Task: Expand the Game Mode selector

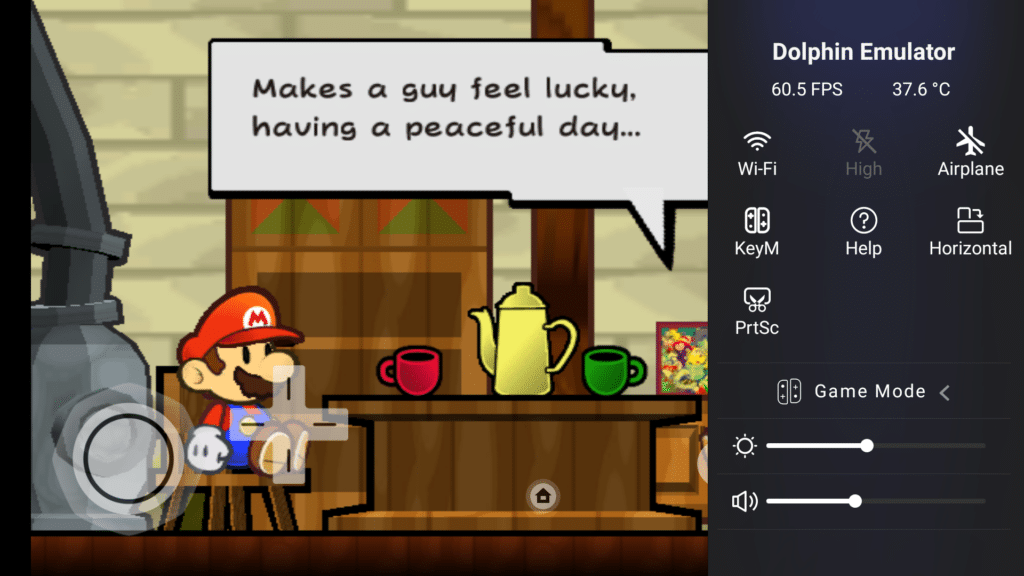Action: (x=944, y=392)
